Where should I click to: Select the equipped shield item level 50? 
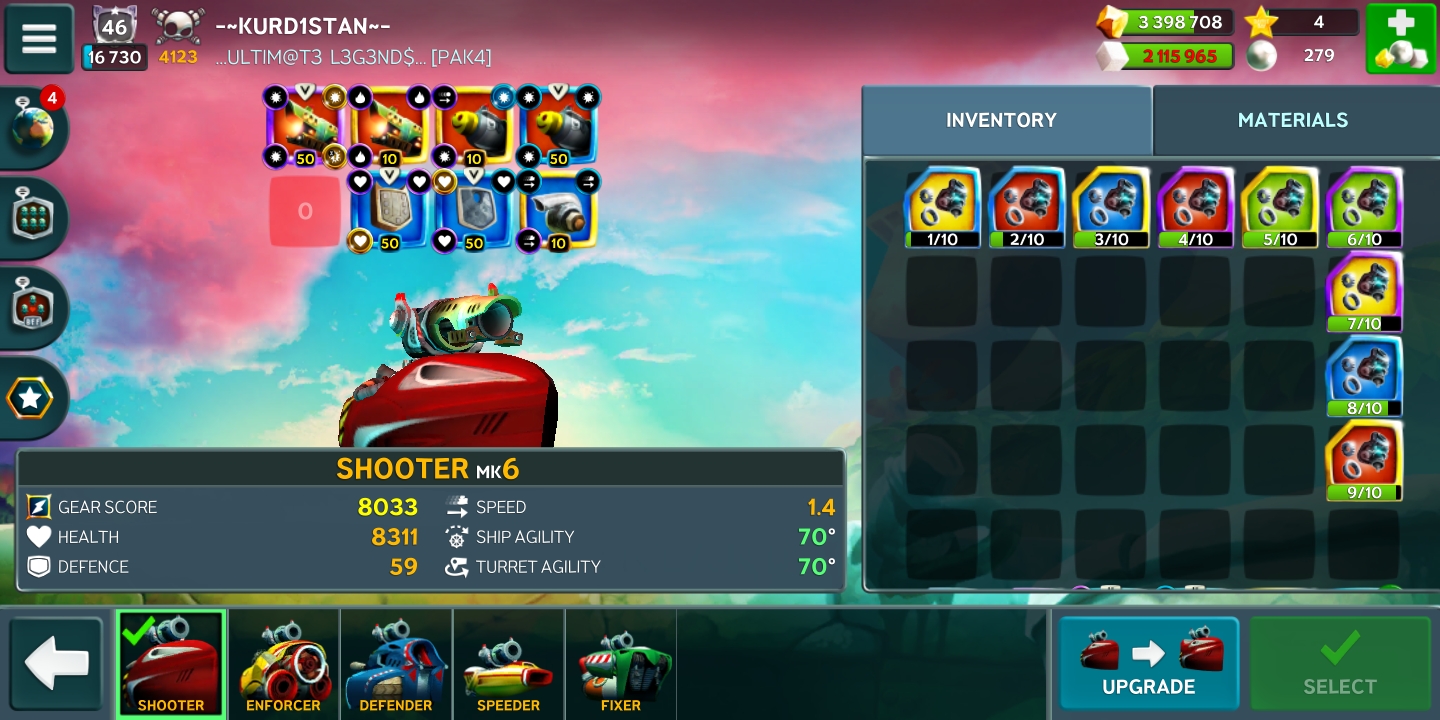[389, 211]
